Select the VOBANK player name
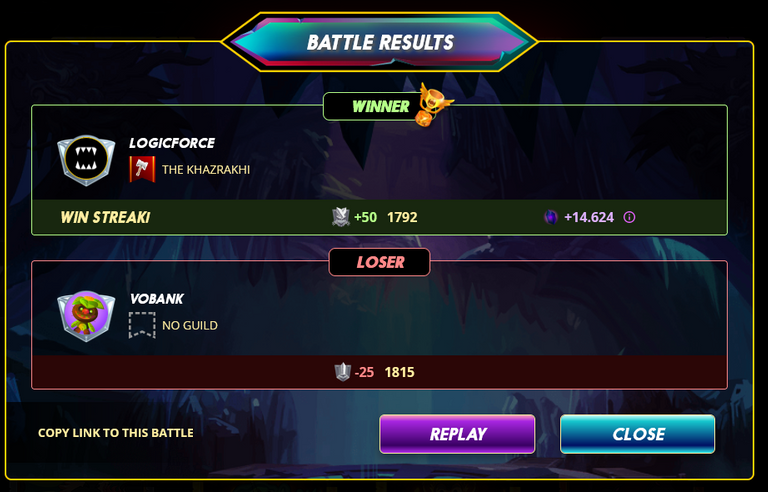The height and width of the screenshot is (492, 768). click(x=157, y=299)
